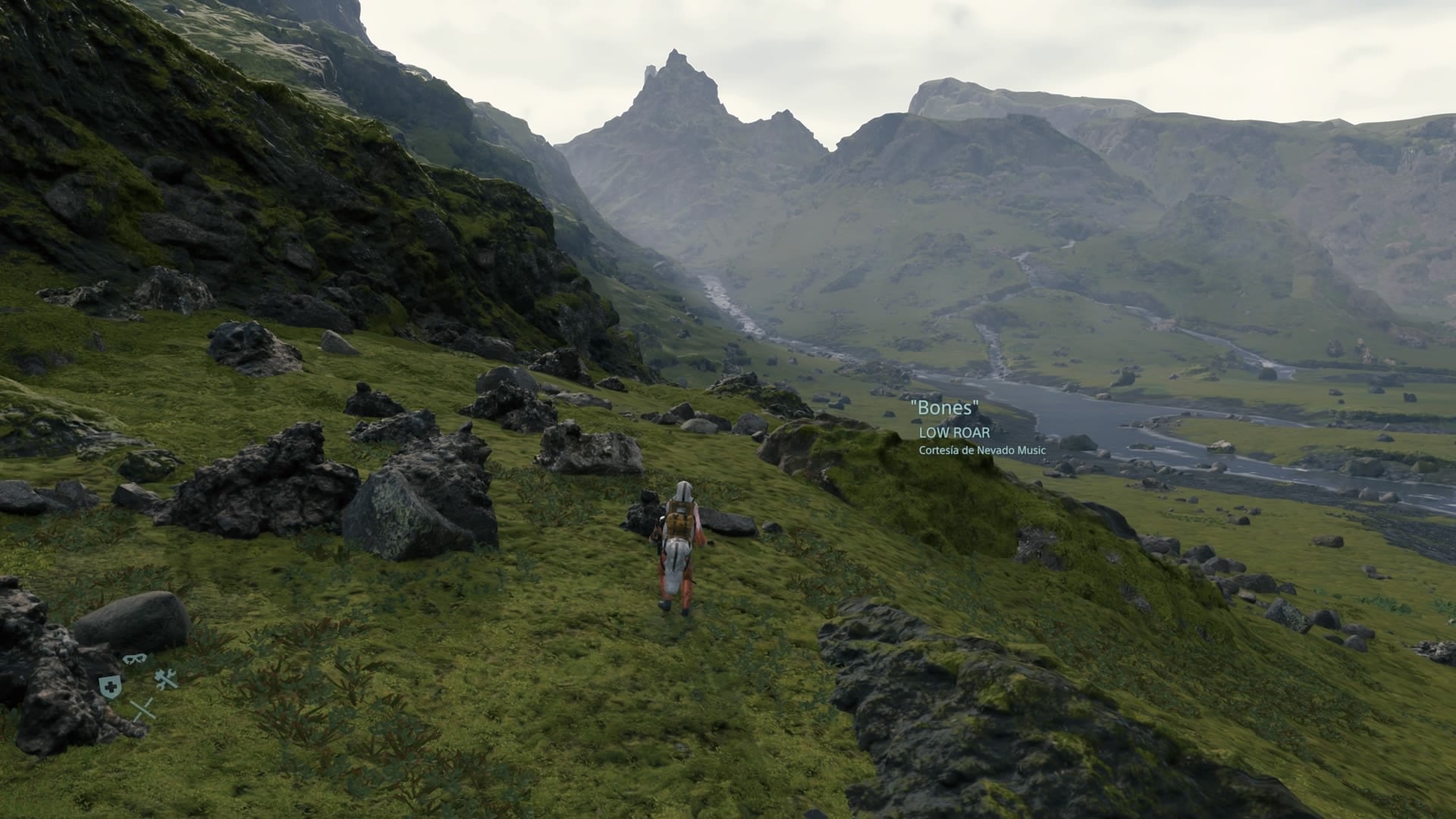Image resolution: width=1456 pixels, height=819 pixels.
Task: Choose the goggles mask equipment icon
Action: point(134,658)
